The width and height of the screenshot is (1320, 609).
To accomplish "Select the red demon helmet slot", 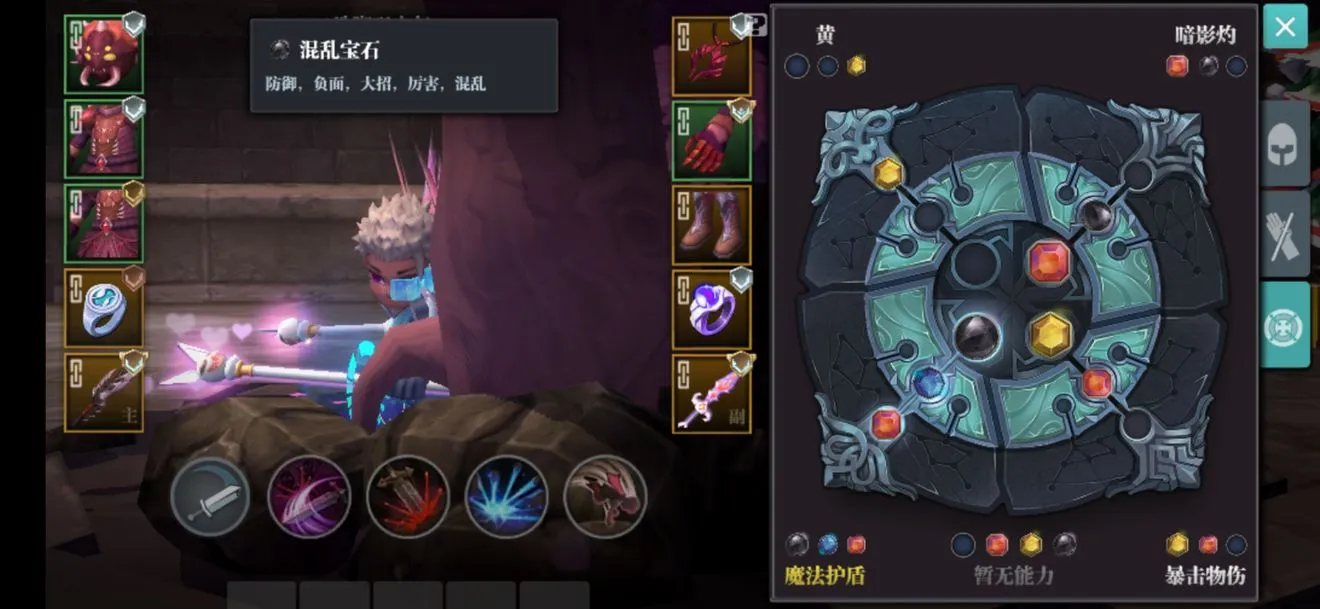I will 104,55.
